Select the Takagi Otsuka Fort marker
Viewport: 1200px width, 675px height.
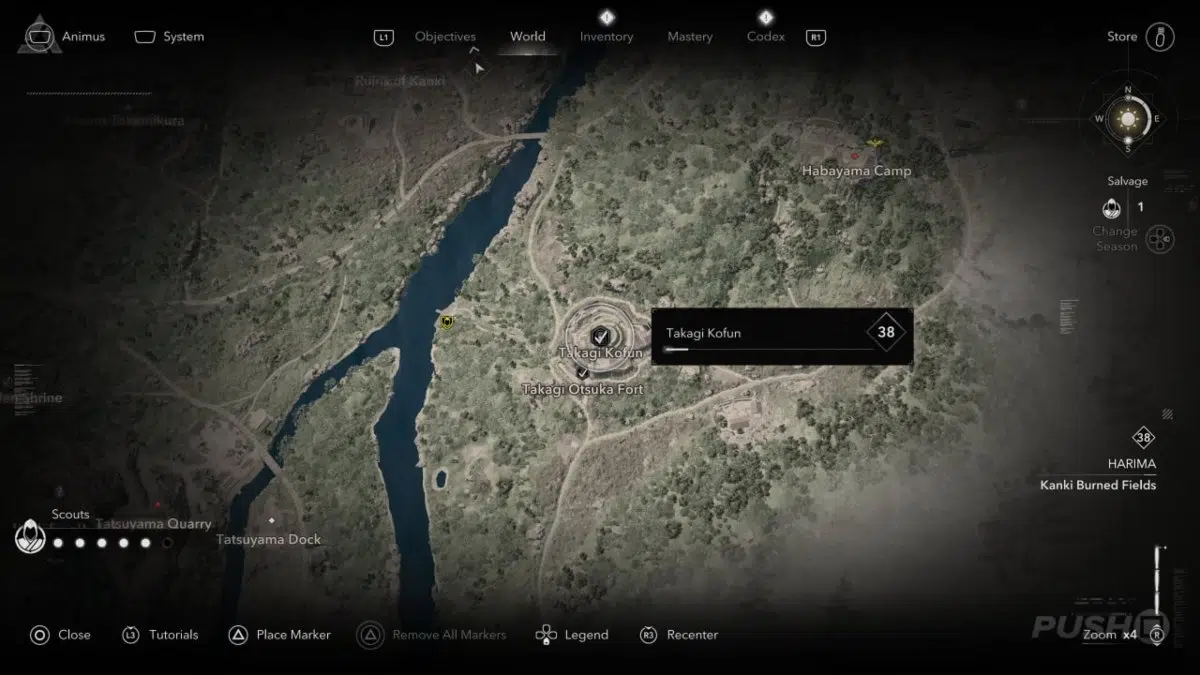coord(582,373)
